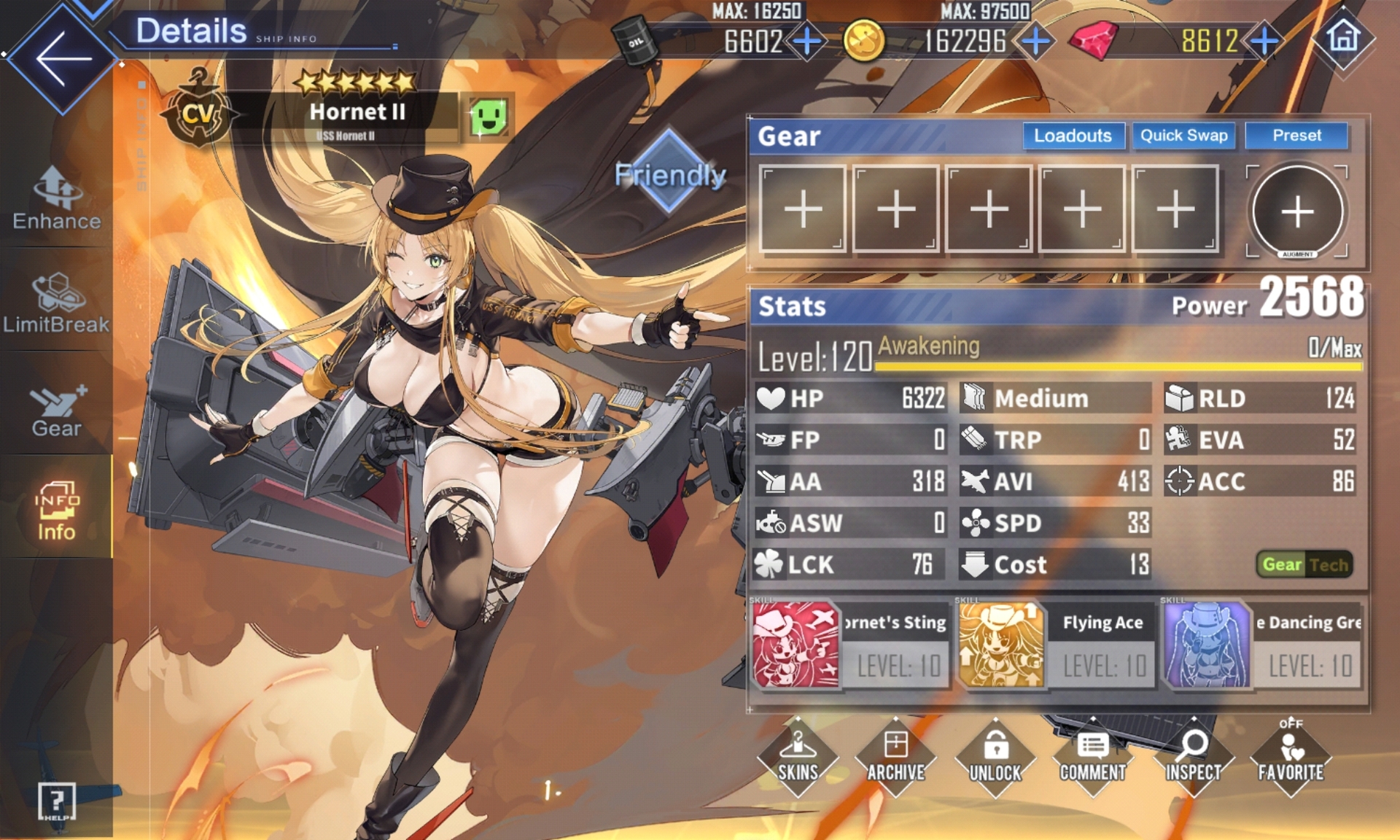This screenshot has width=1400, height=840.
Task: Inspect the Flying Ace skill
Action: (1001, 645)
